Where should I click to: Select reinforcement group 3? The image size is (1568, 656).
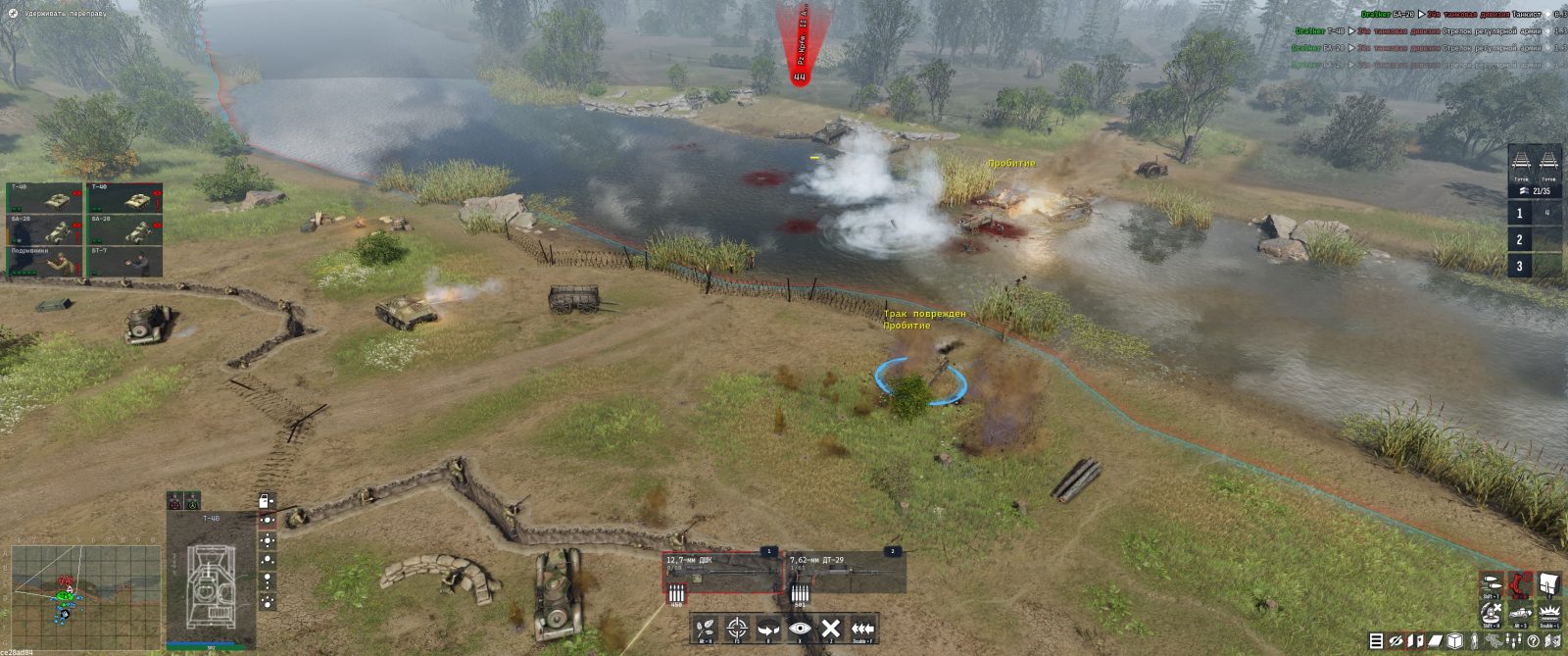click(x=1520, y=266)
